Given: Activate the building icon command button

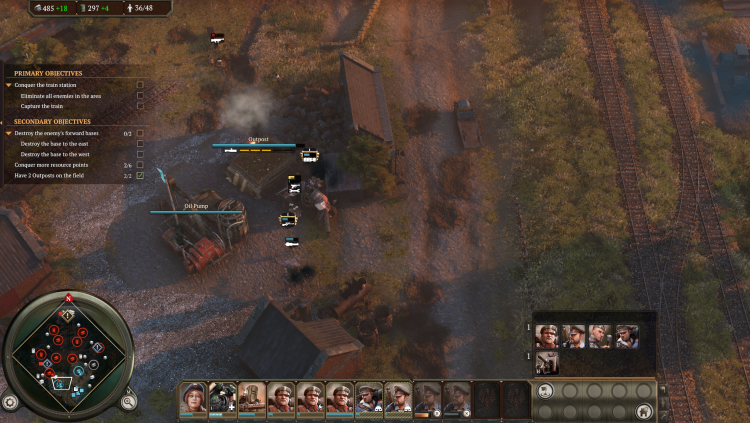Looking at the screenshot, I should coord(645,411).
